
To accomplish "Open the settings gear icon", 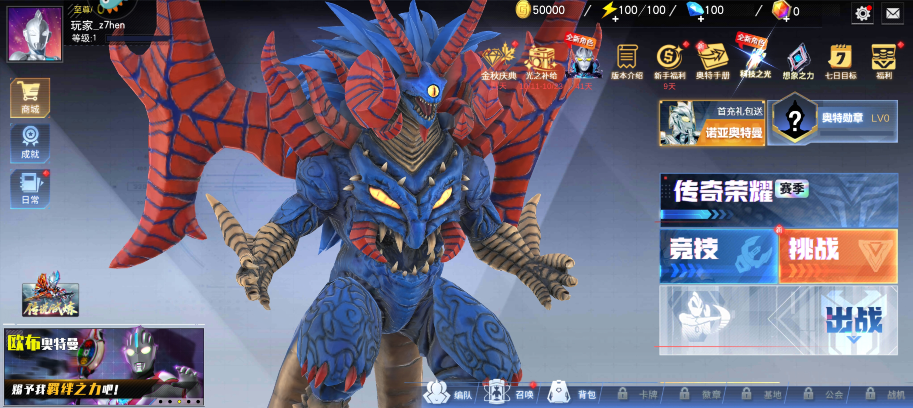I will [x=862, y=13].
